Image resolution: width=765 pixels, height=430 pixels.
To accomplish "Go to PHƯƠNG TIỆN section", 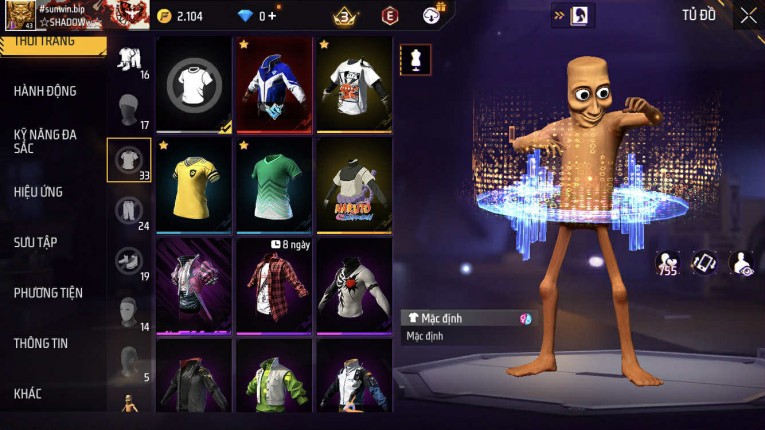I will pyautogui.click(x=48, y=293).
